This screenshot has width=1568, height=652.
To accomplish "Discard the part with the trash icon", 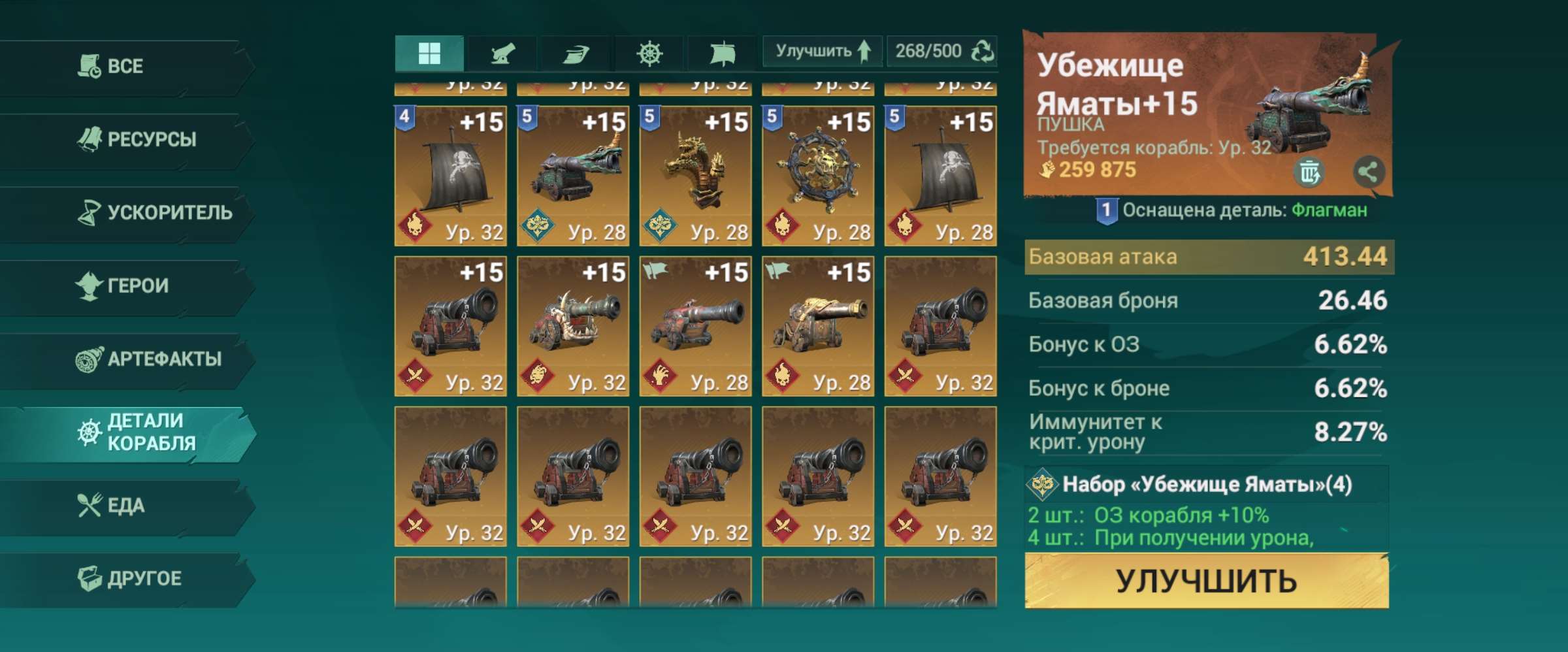I will tap(1309, 172).
